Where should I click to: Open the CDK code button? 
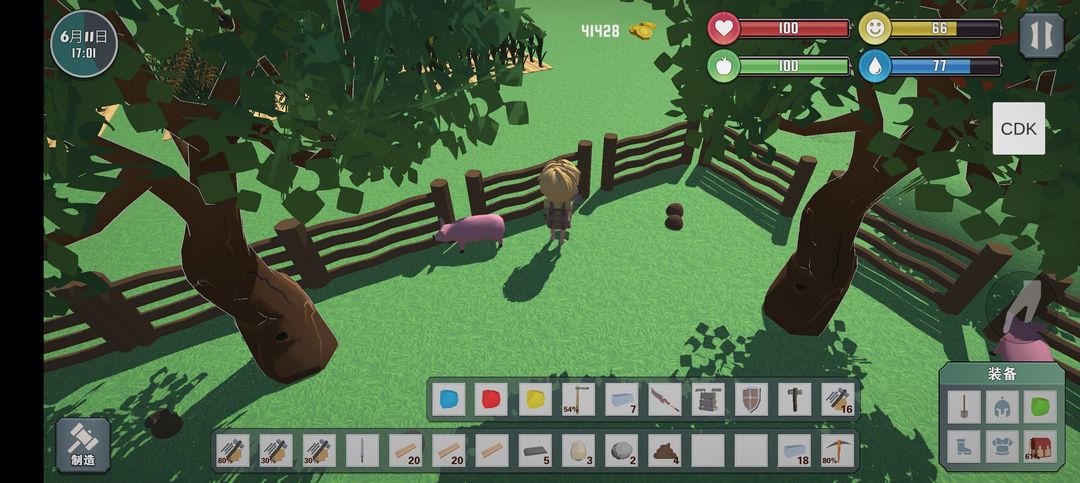pyautogui.click(x=1018, y=129)
